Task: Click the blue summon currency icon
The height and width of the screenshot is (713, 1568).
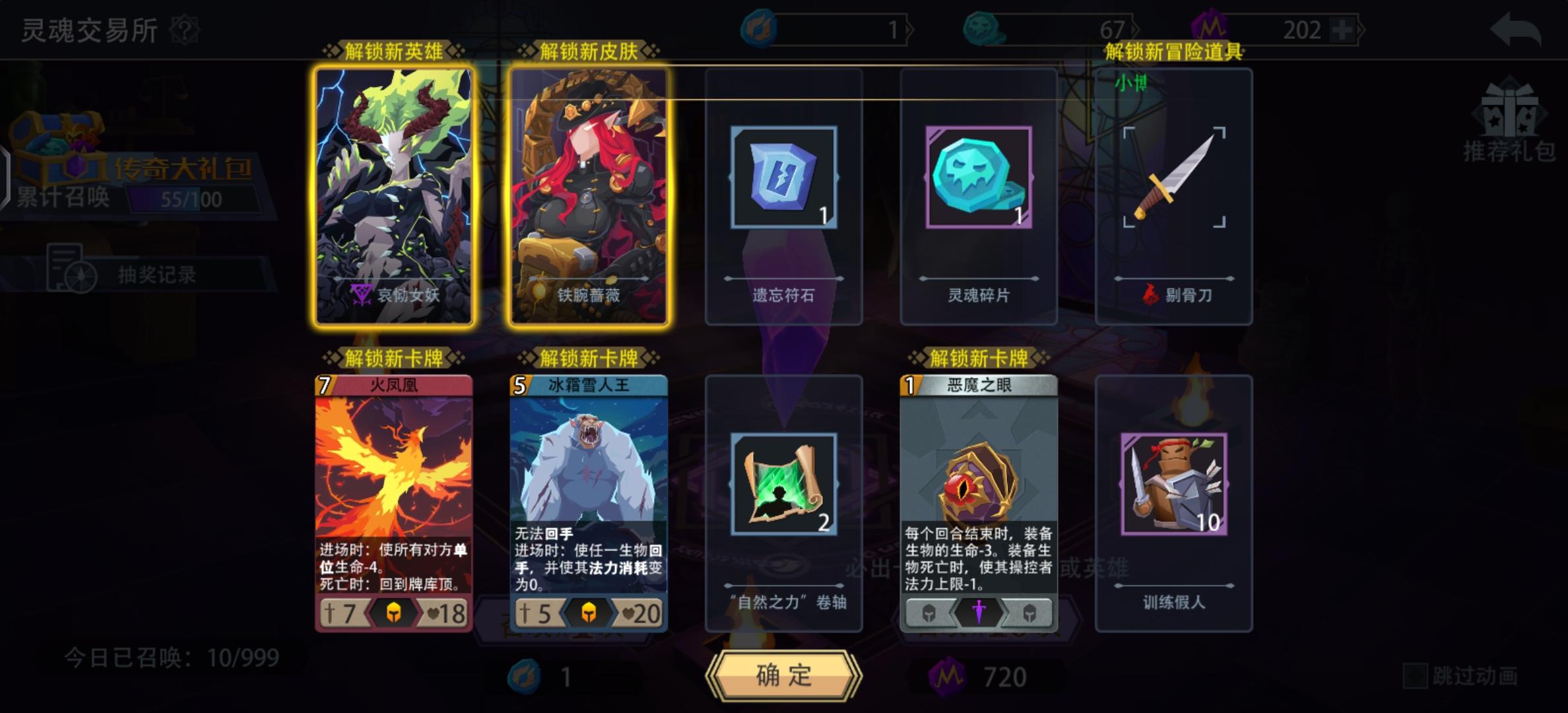Action: point(761,28)
